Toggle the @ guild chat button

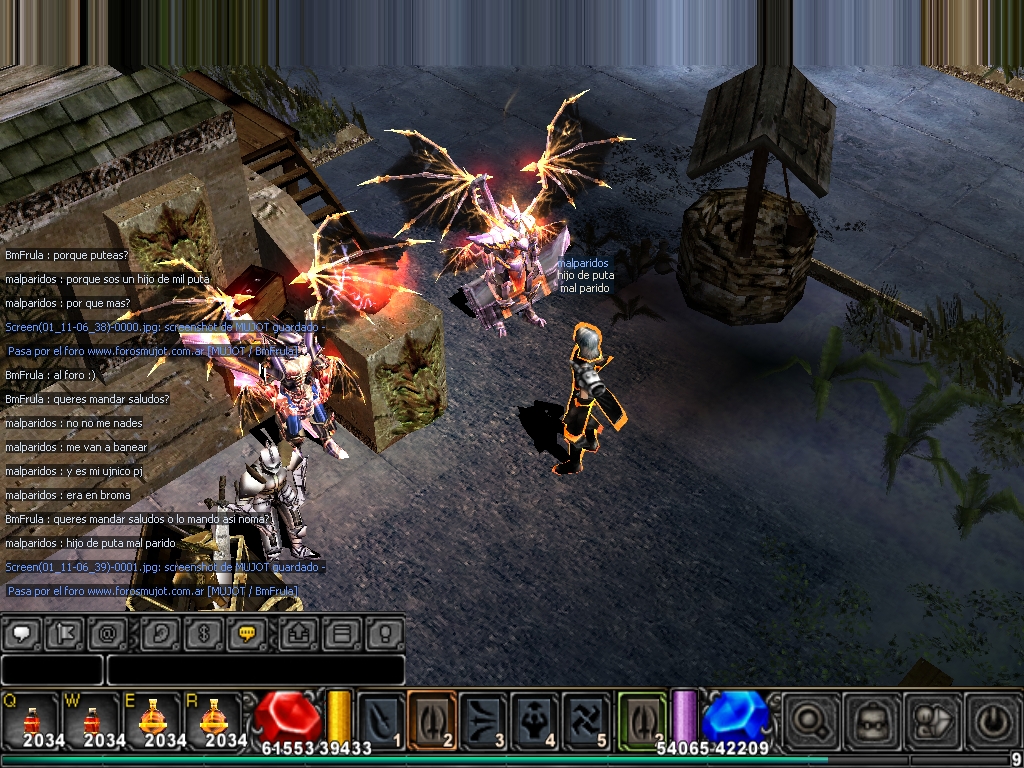(x=107, y=633)
